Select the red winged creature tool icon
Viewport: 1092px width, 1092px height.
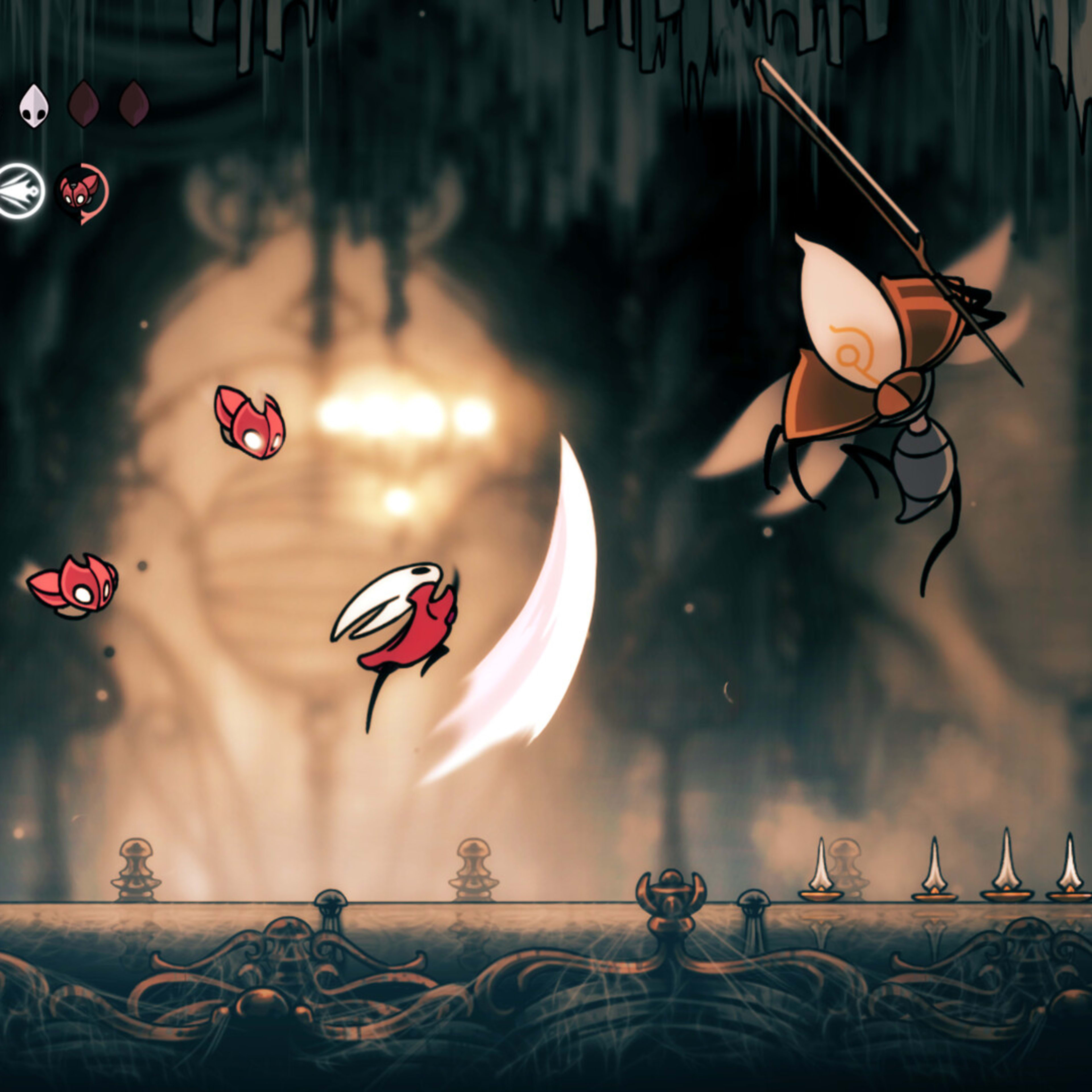coord(82,192)
